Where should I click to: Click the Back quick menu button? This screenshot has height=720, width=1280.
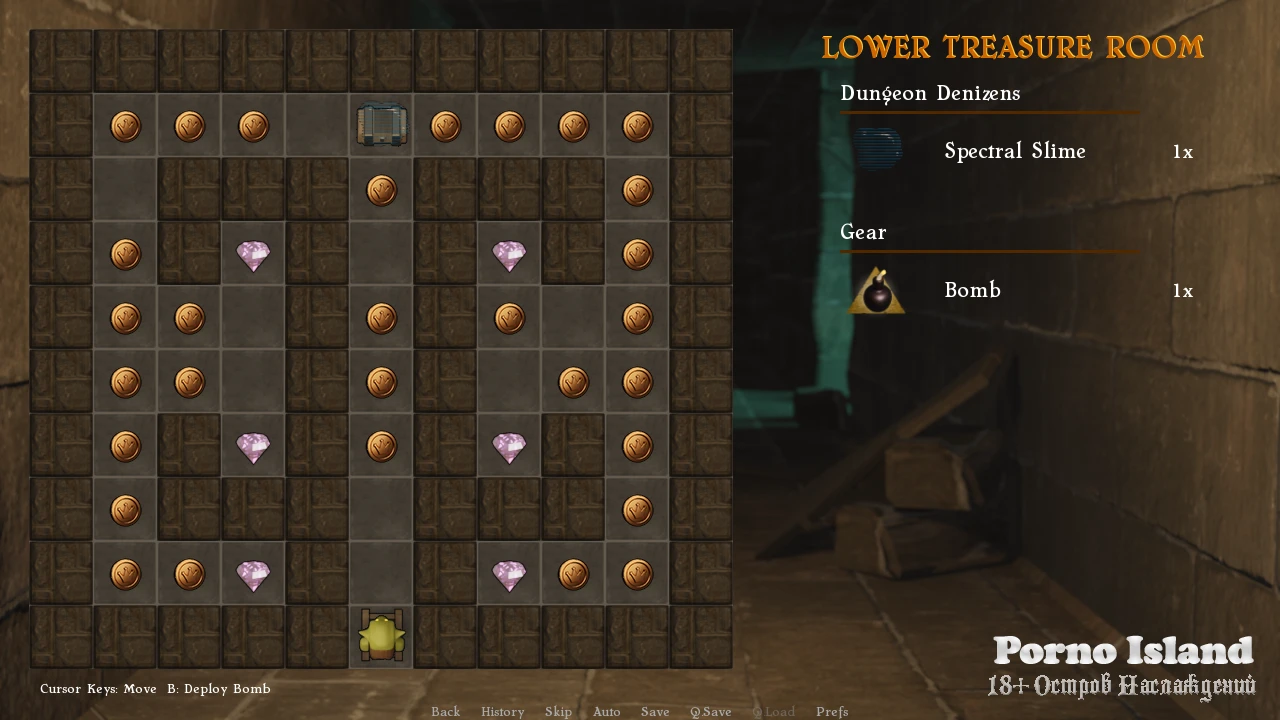click(x=445, y=712)
